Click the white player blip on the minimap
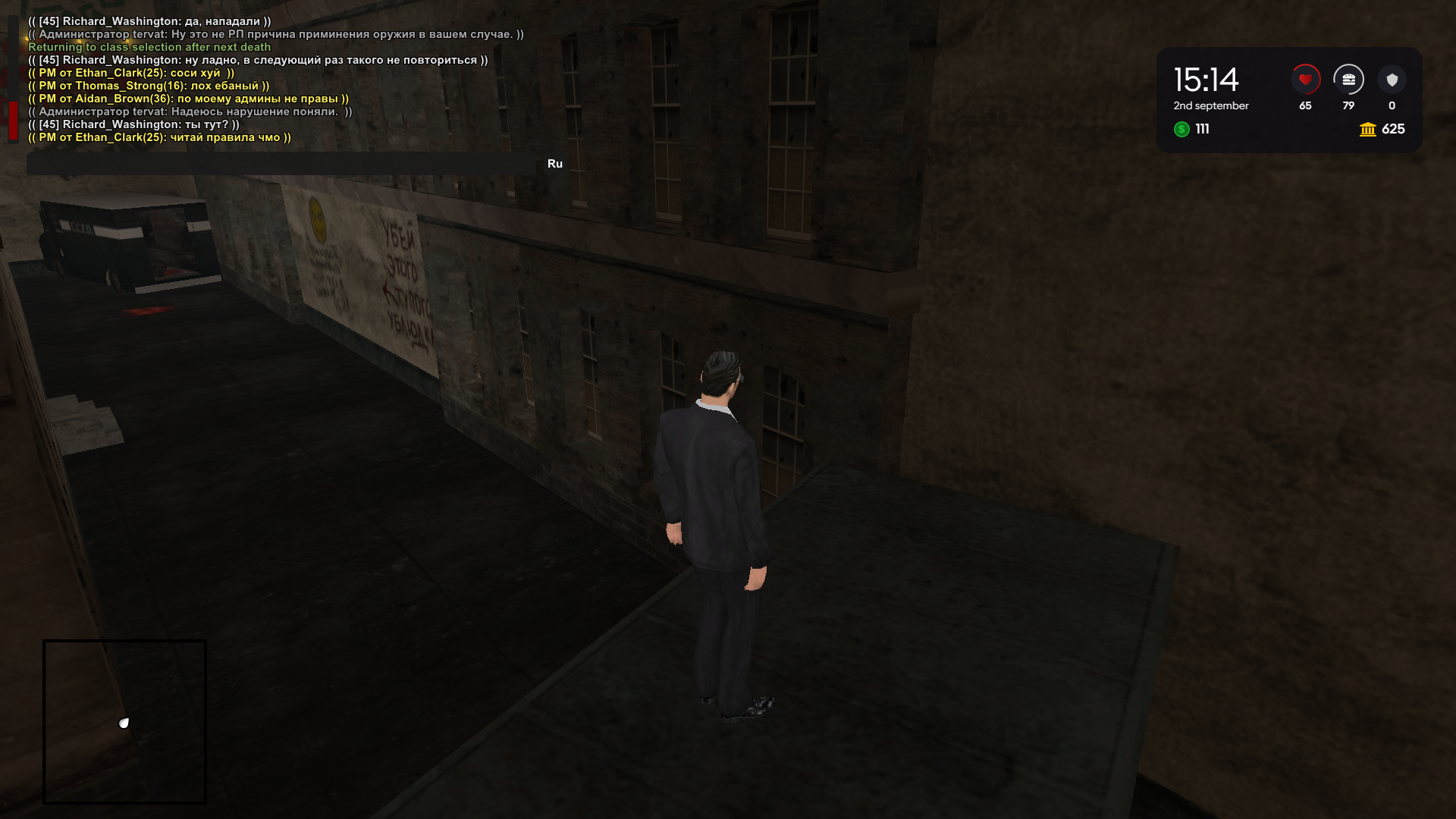 coord(124,723)
